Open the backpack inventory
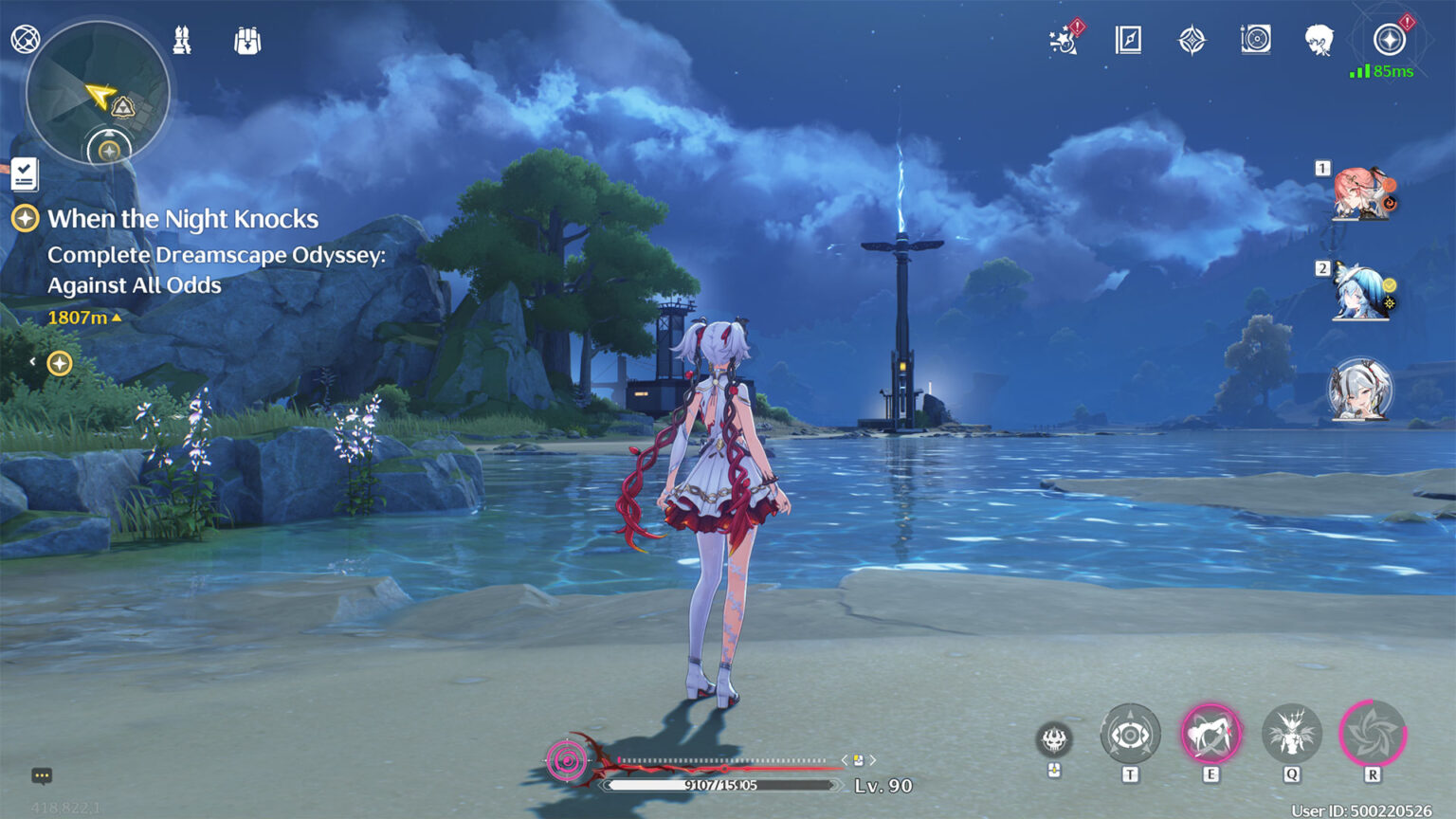The height and width of the screenshot is (819, 1456). [247, 41]
